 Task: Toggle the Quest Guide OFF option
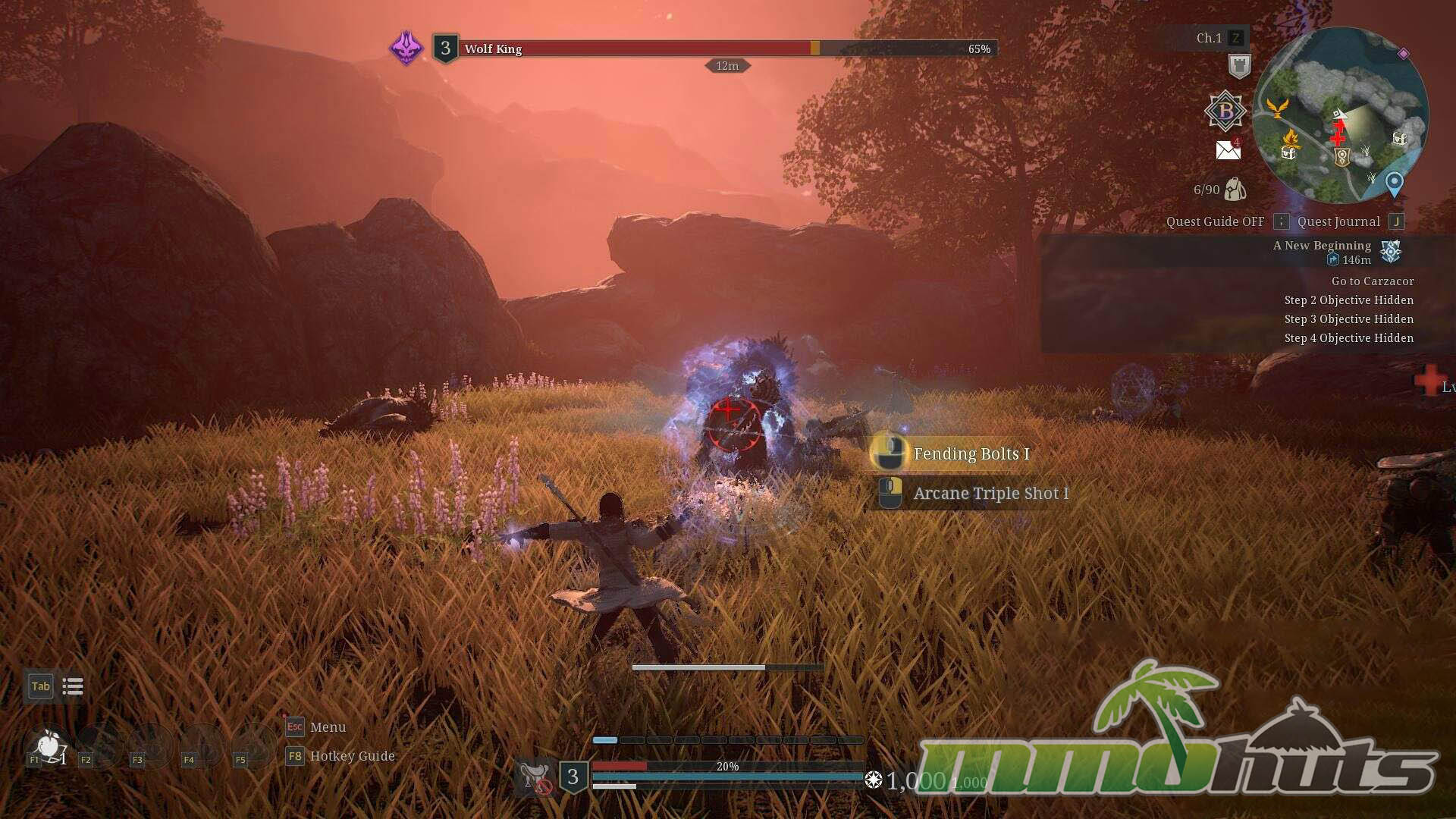[x=1215, y=221]
